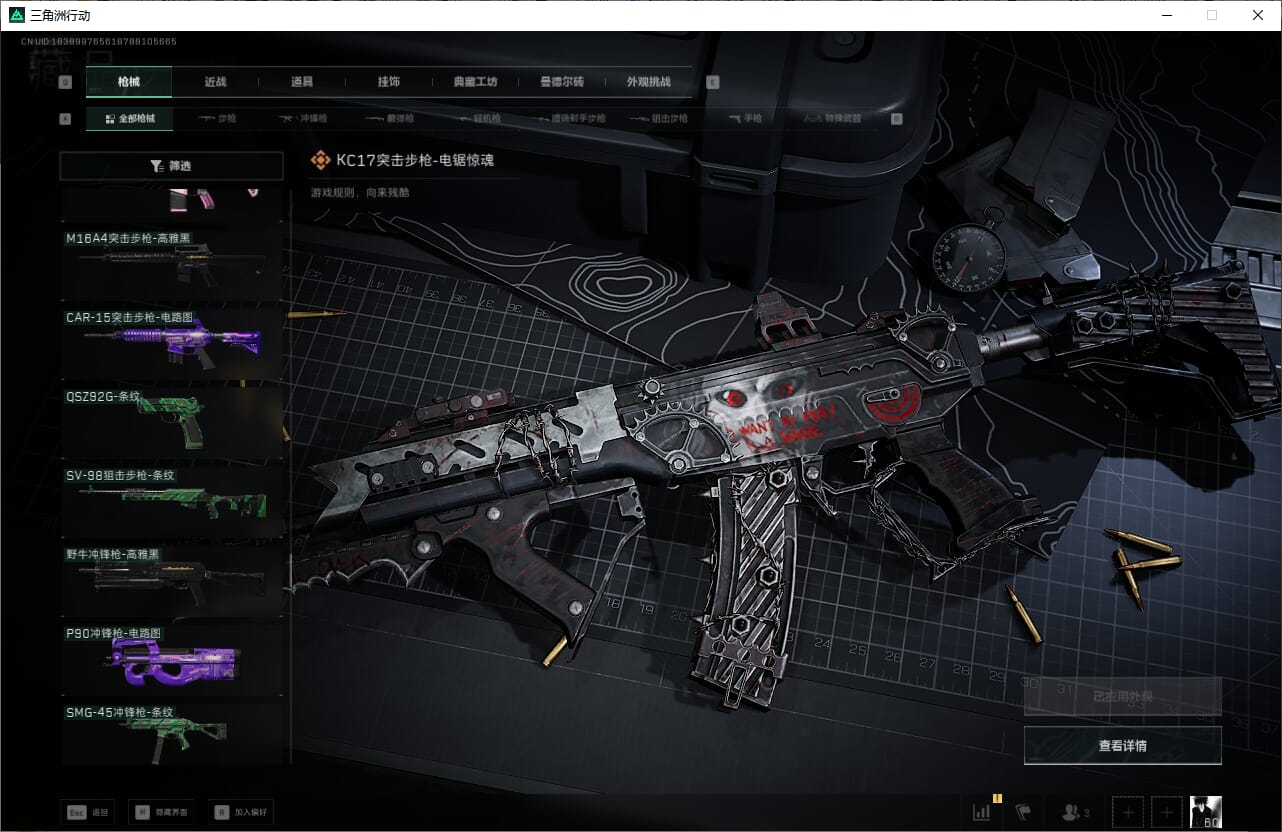1282x832 pixels.
Task: Open the 外观挑战 challenge tab
Action: tap(648, 82)
